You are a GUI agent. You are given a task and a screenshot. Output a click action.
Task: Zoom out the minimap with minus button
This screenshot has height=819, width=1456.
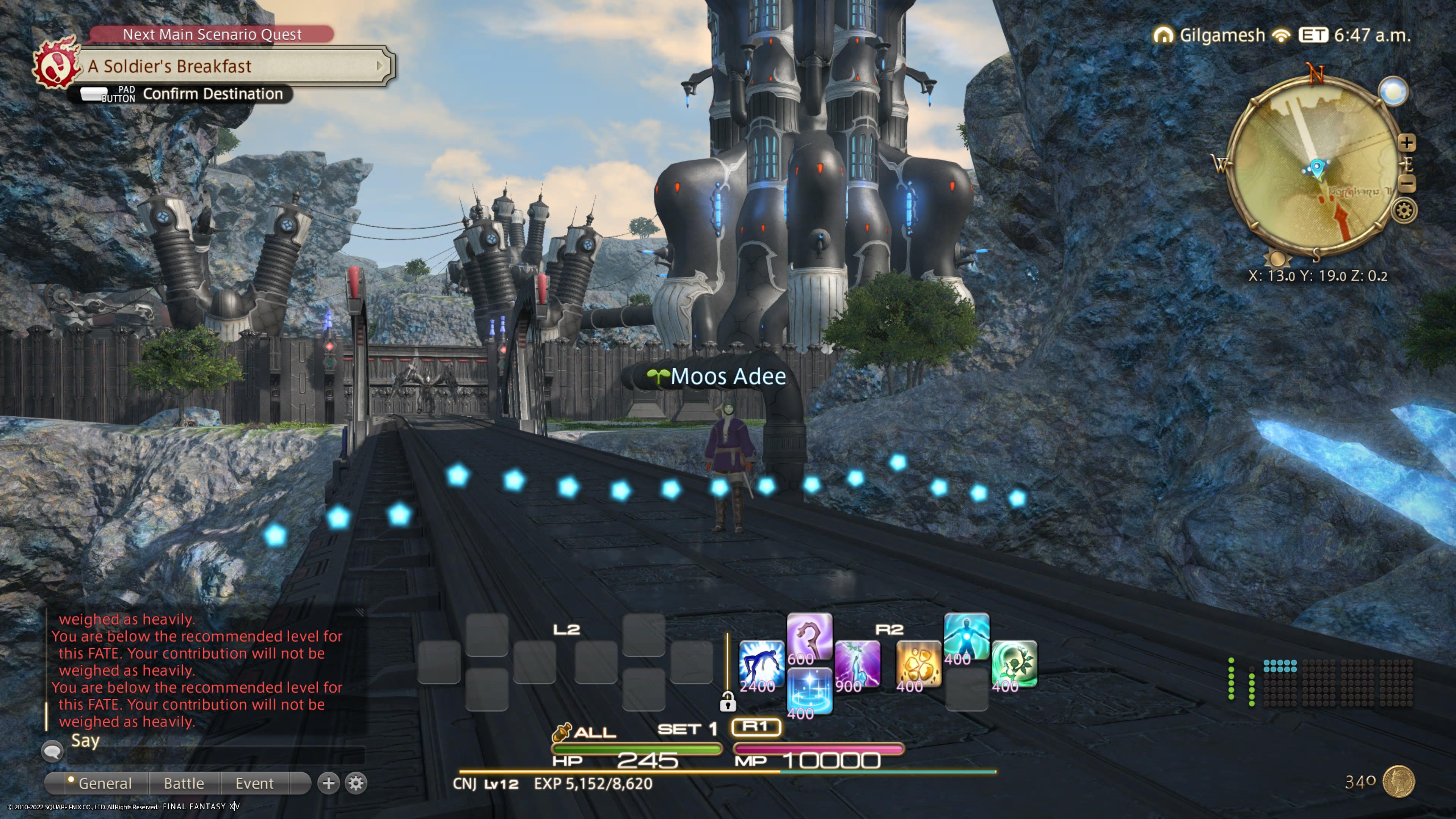point(1407,183)
